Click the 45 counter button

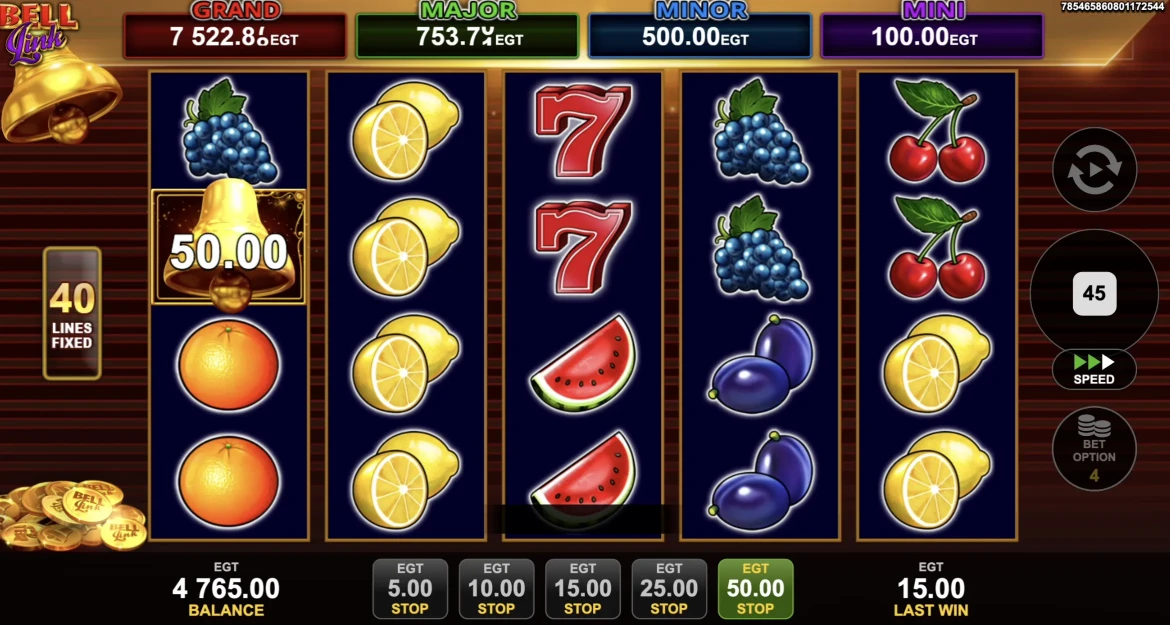coord(1094,293)
